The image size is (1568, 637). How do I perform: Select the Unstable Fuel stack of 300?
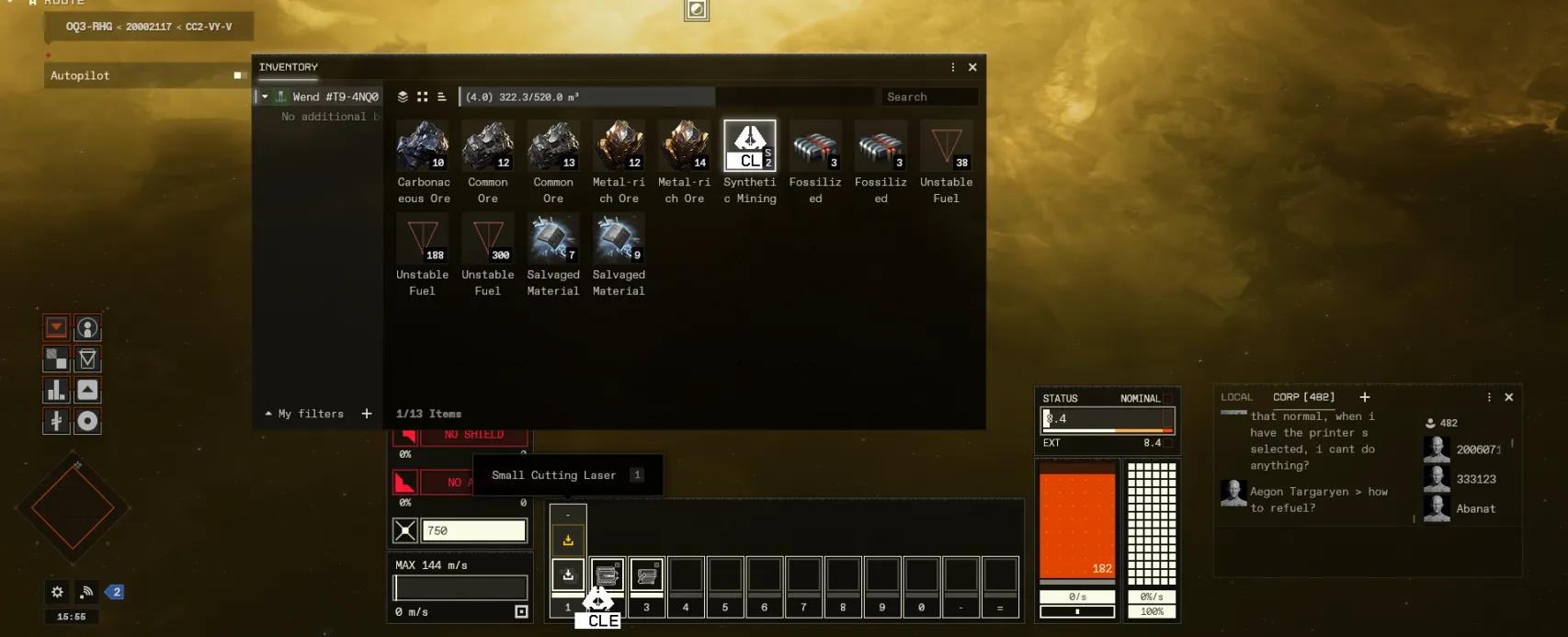pyautogui.click(x=488, y=240)
